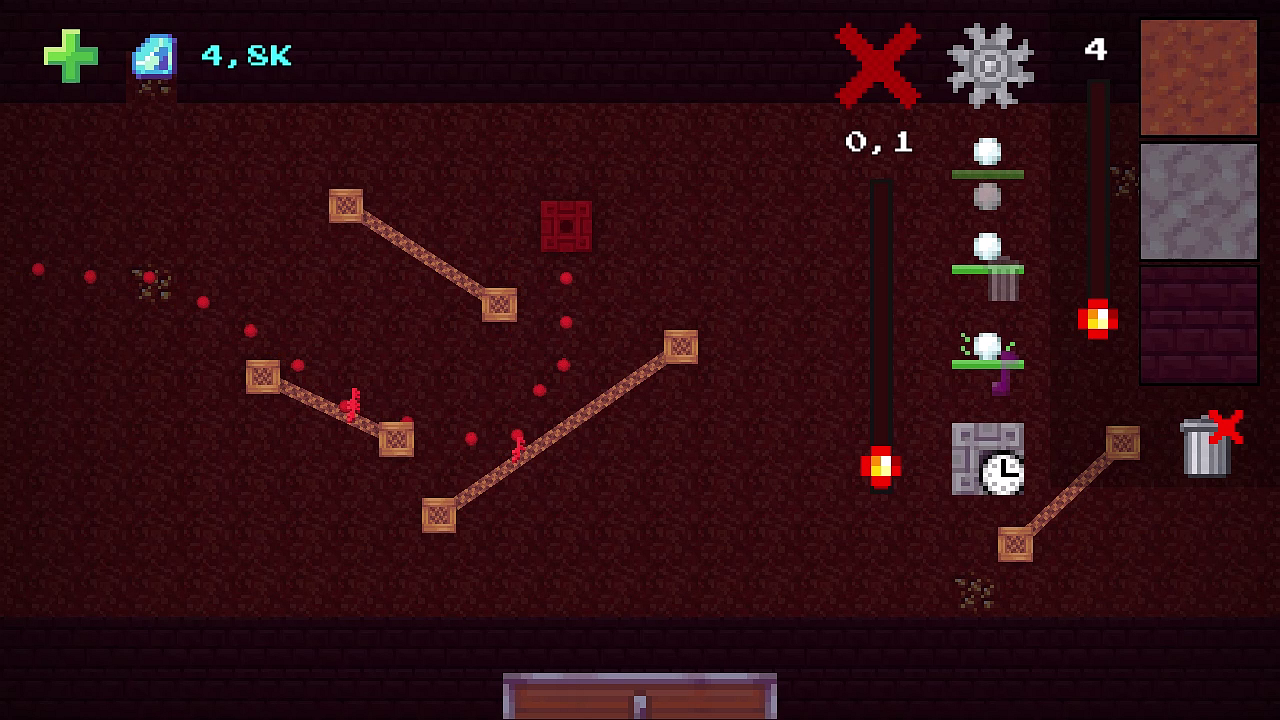Toggle the redstone torch on the 4 slider
Viewport: 1280px width, 720px height.
[x=1098, y=316]
